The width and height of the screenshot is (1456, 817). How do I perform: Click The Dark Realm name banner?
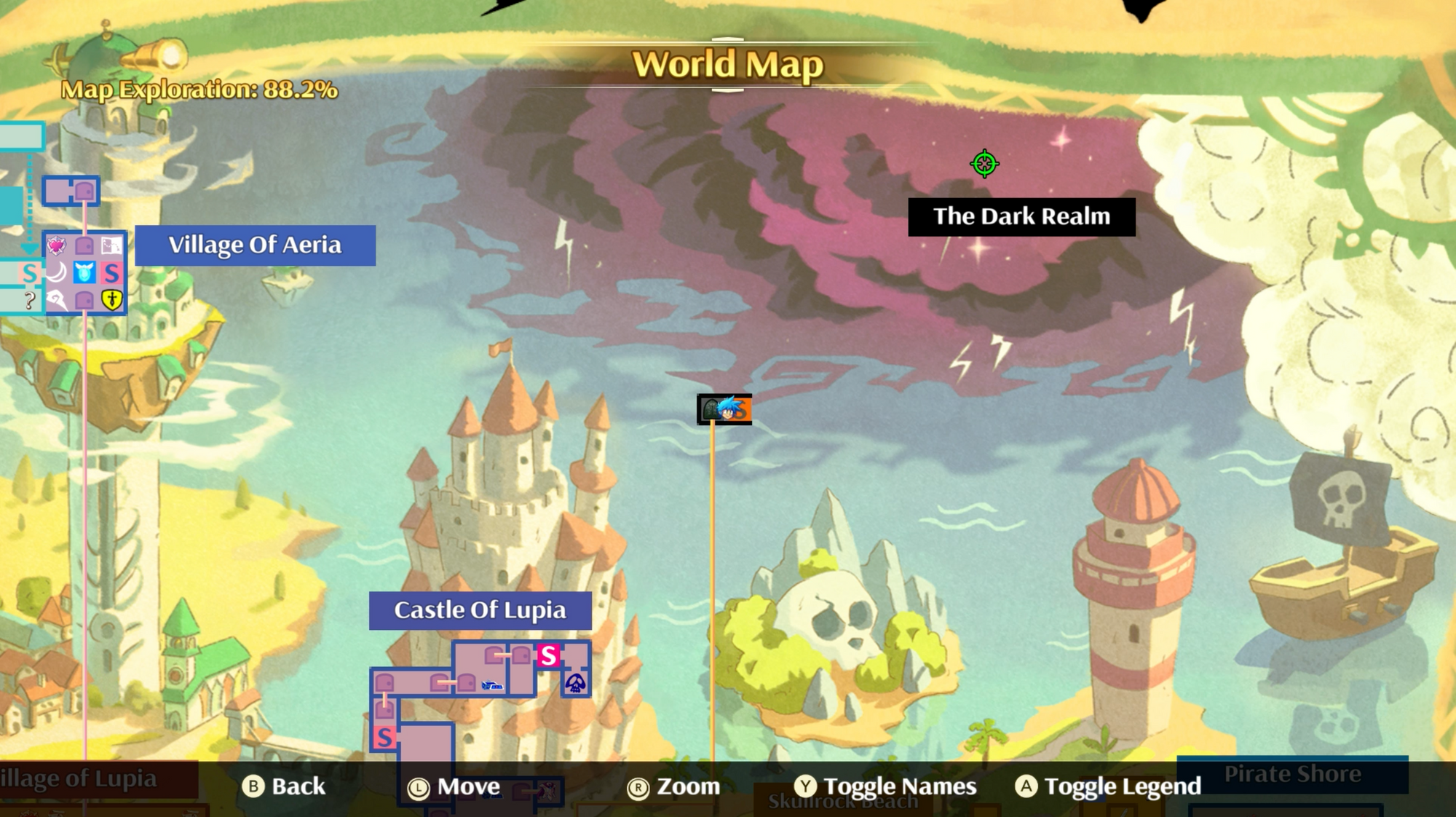(x=1021, y=216)
